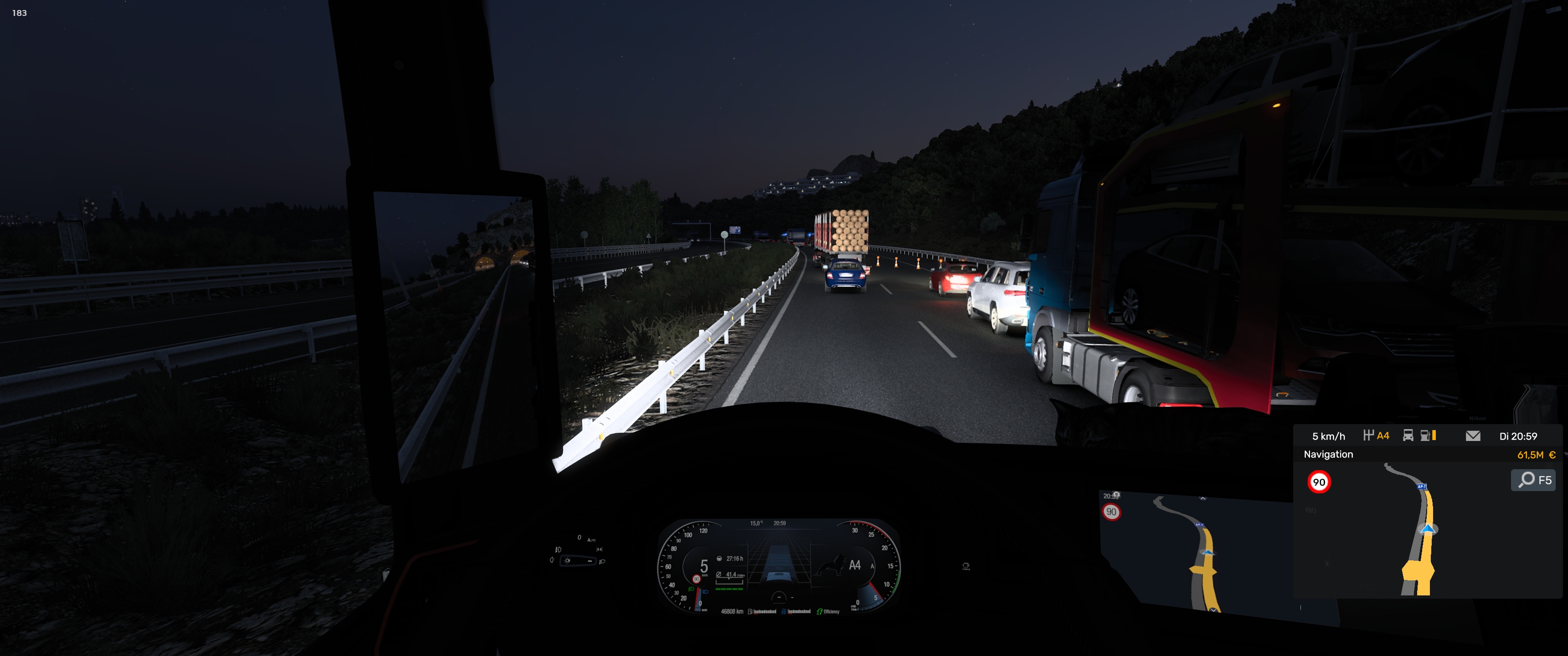Click the Route Advisor navigation minimap
This screenshot has height=656, width=1568.
click(x=1418, y=529)
